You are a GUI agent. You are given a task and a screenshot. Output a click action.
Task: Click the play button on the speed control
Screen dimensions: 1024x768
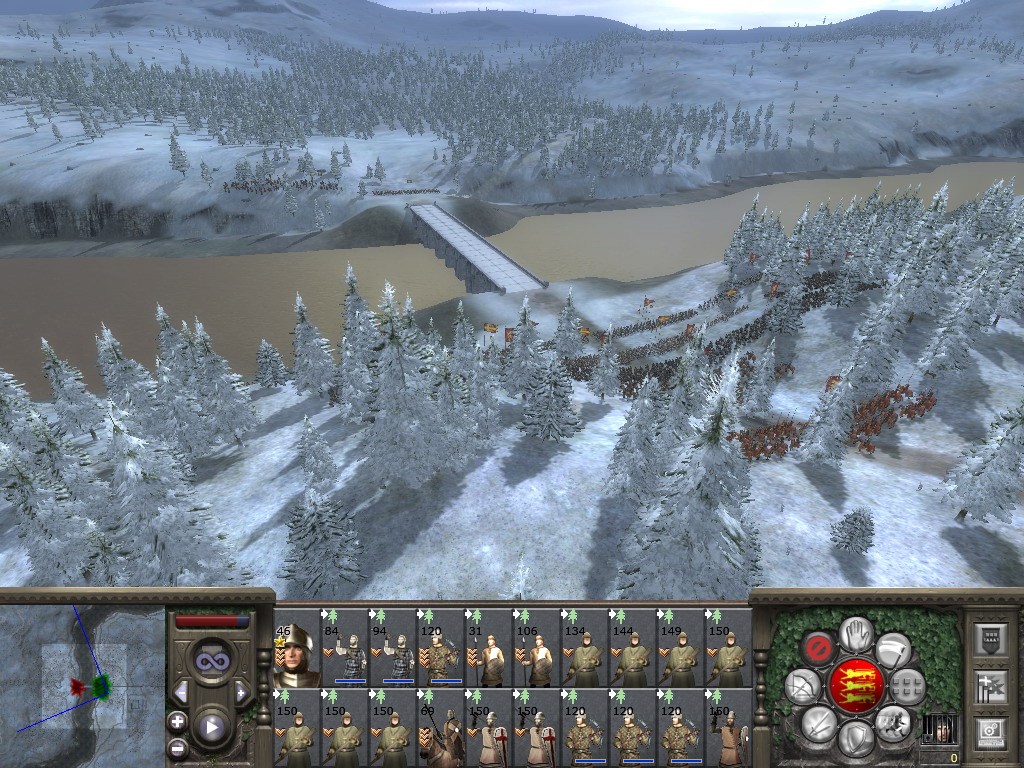tap(212, 727)
